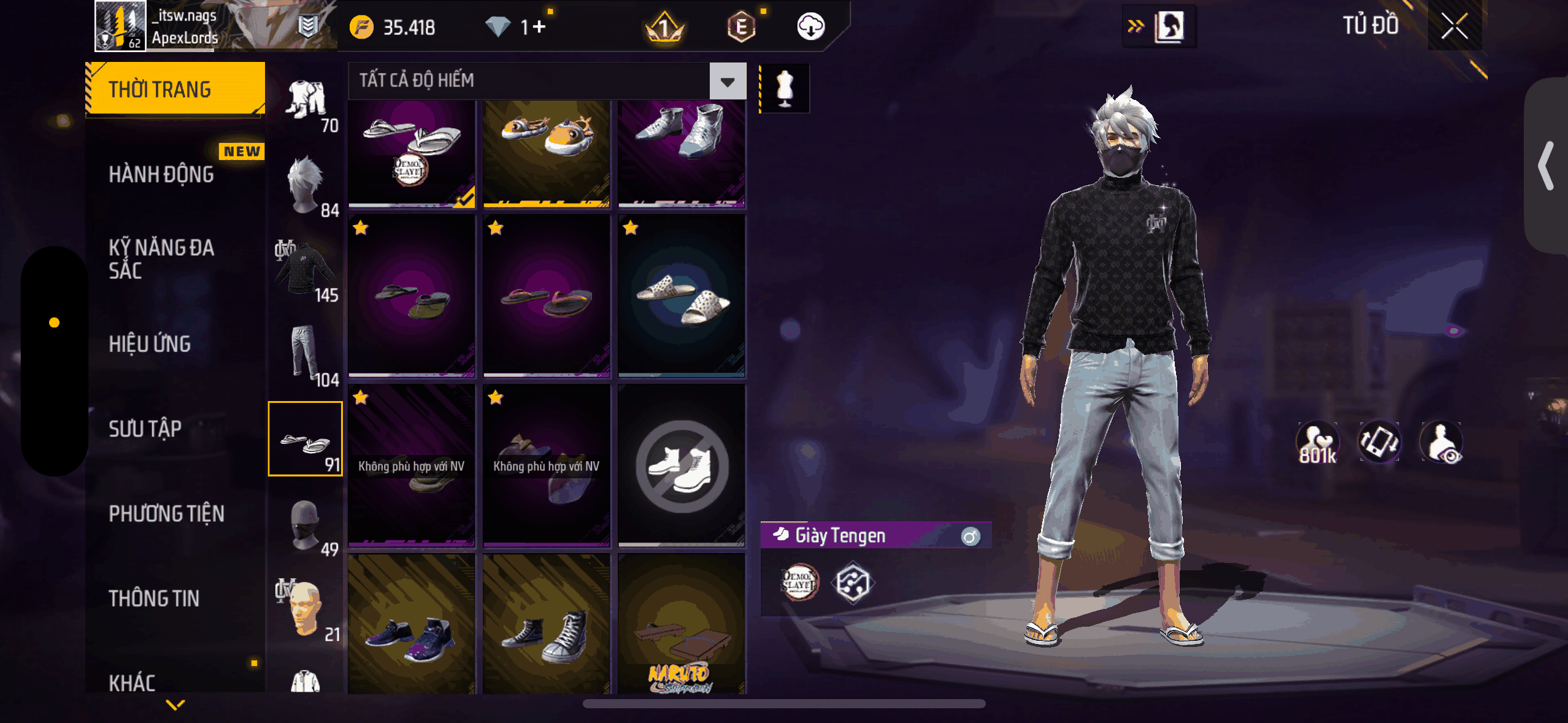The image size is (1568, 723).
Task: Open the tops category with 145 items
Action: tap(306, 270)
